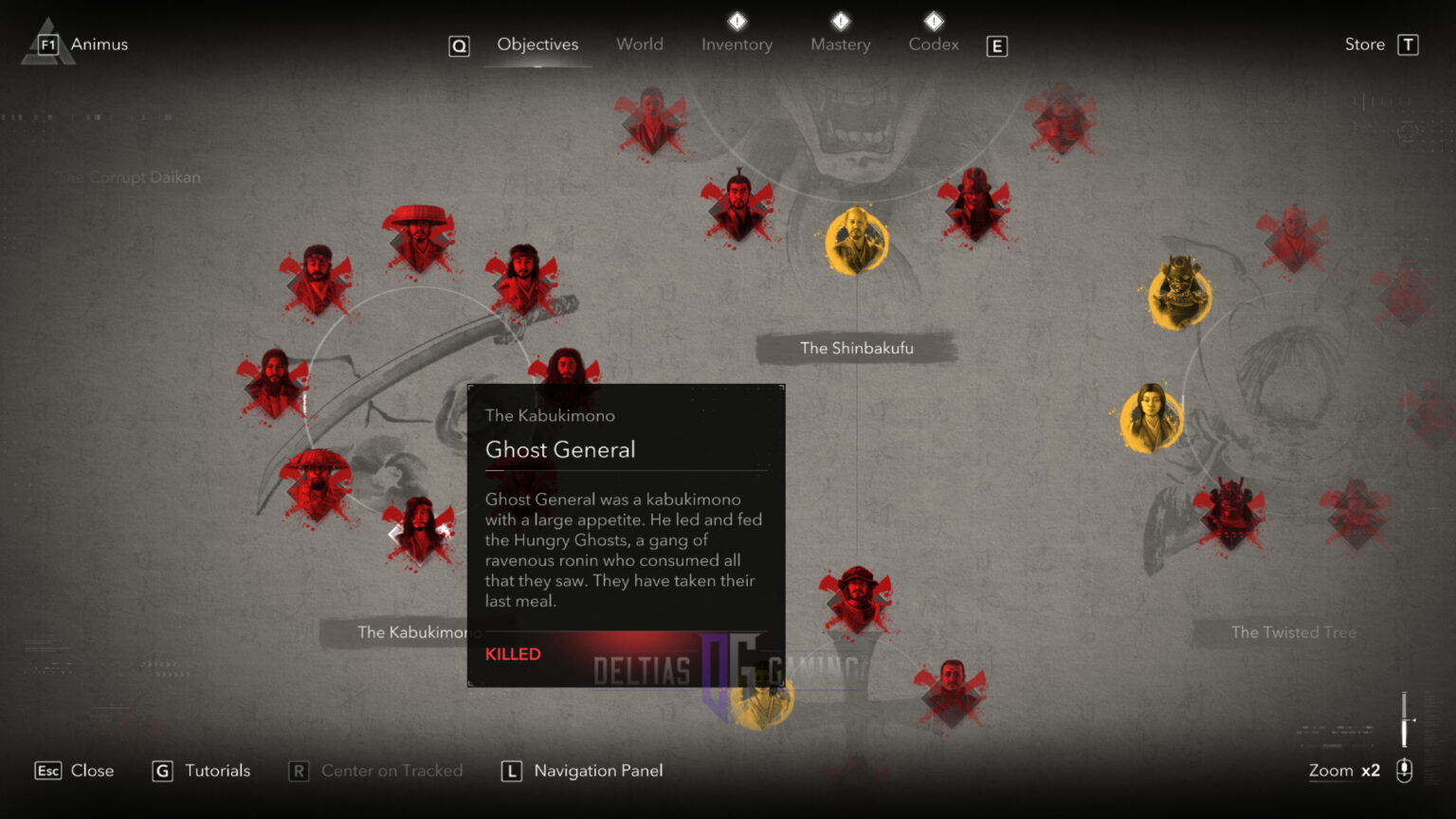
Task: Open the Tutorials screen
Action: [216, 771]
